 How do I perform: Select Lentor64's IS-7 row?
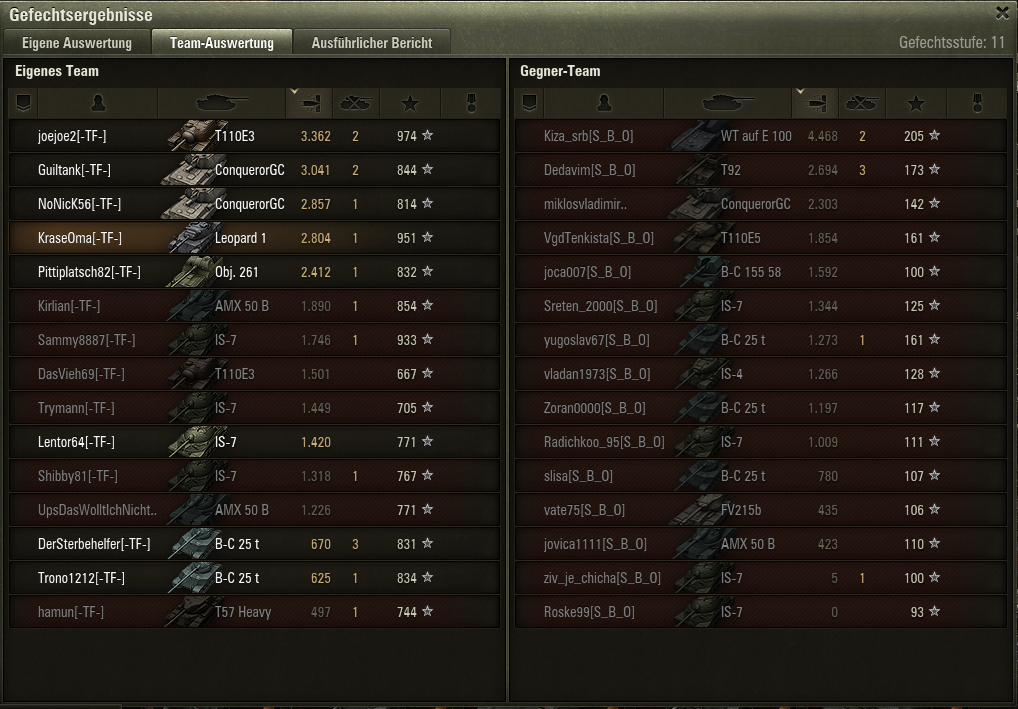tap(254, 442)
